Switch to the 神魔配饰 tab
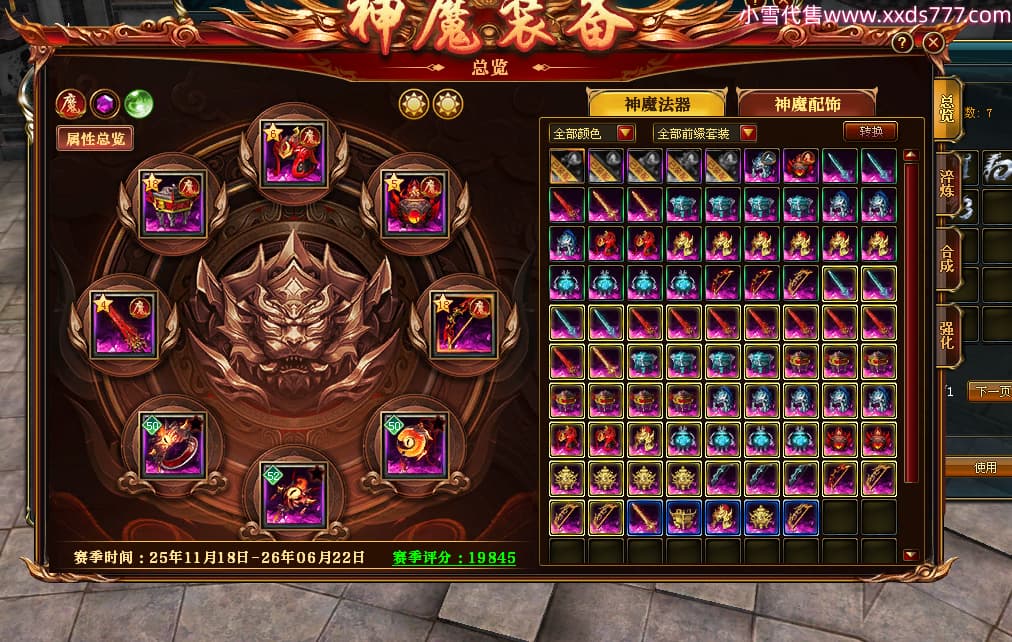Screen dimensions: 1012x642 pyautogui.click(x=806, y=104)
